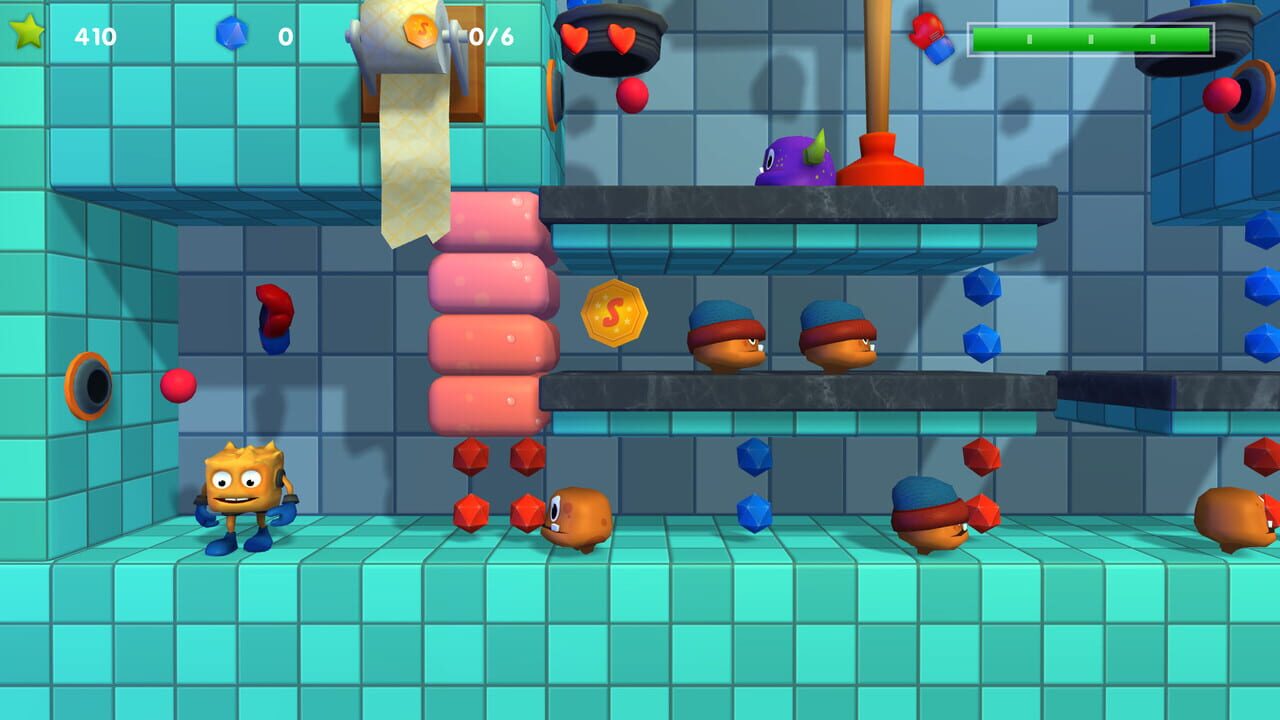
Task: Select the blue gem counter icon
Action: pos(234,33)
